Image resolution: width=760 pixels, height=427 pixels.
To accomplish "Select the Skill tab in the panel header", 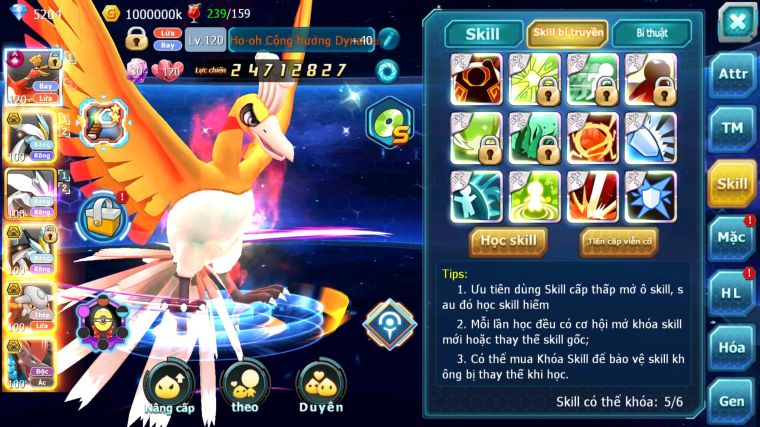I will tap(483, 33).
